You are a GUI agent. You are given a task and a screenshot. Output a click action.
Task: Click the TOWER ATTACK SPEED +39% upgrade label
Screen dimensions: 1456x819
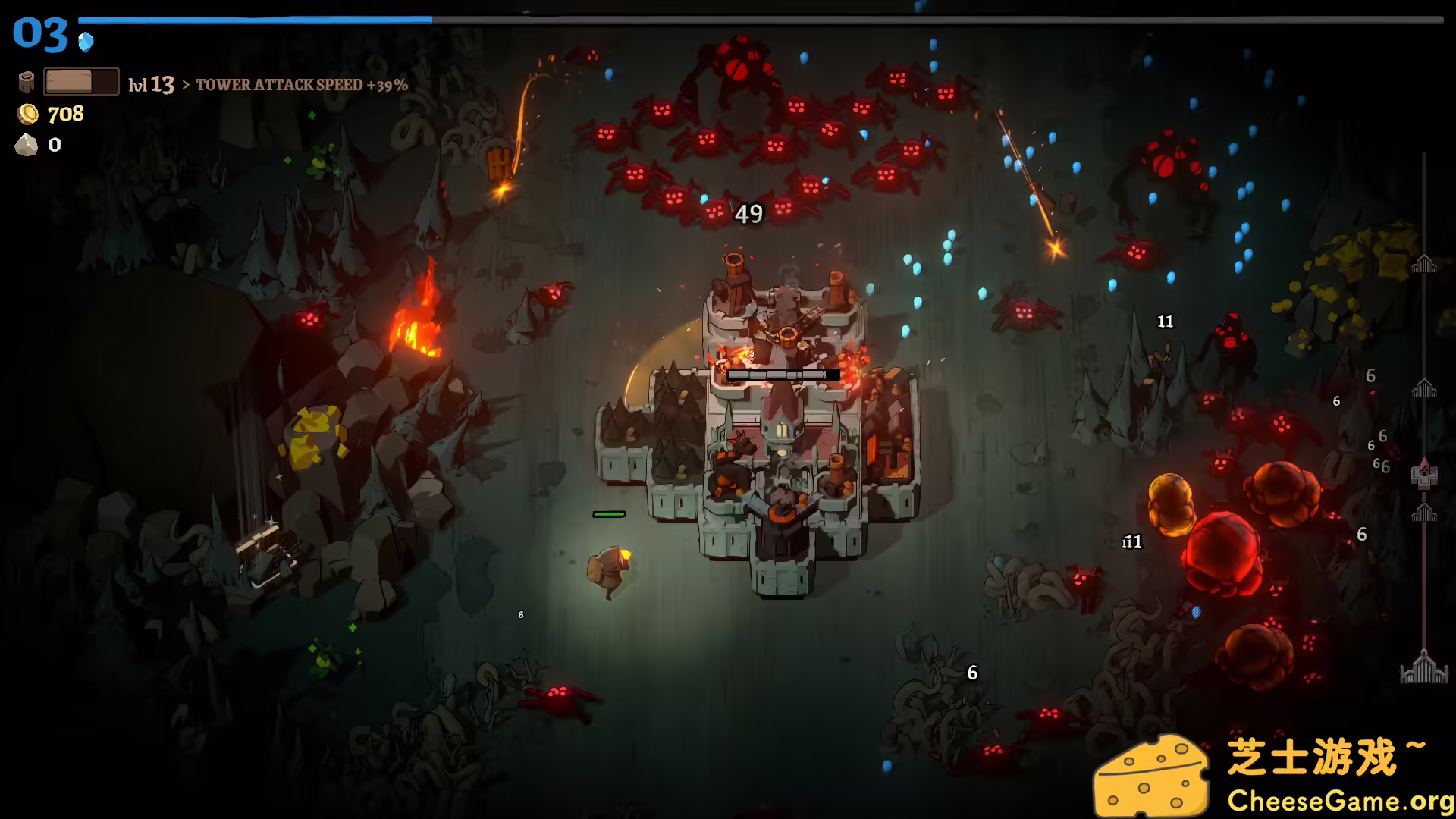302,86
